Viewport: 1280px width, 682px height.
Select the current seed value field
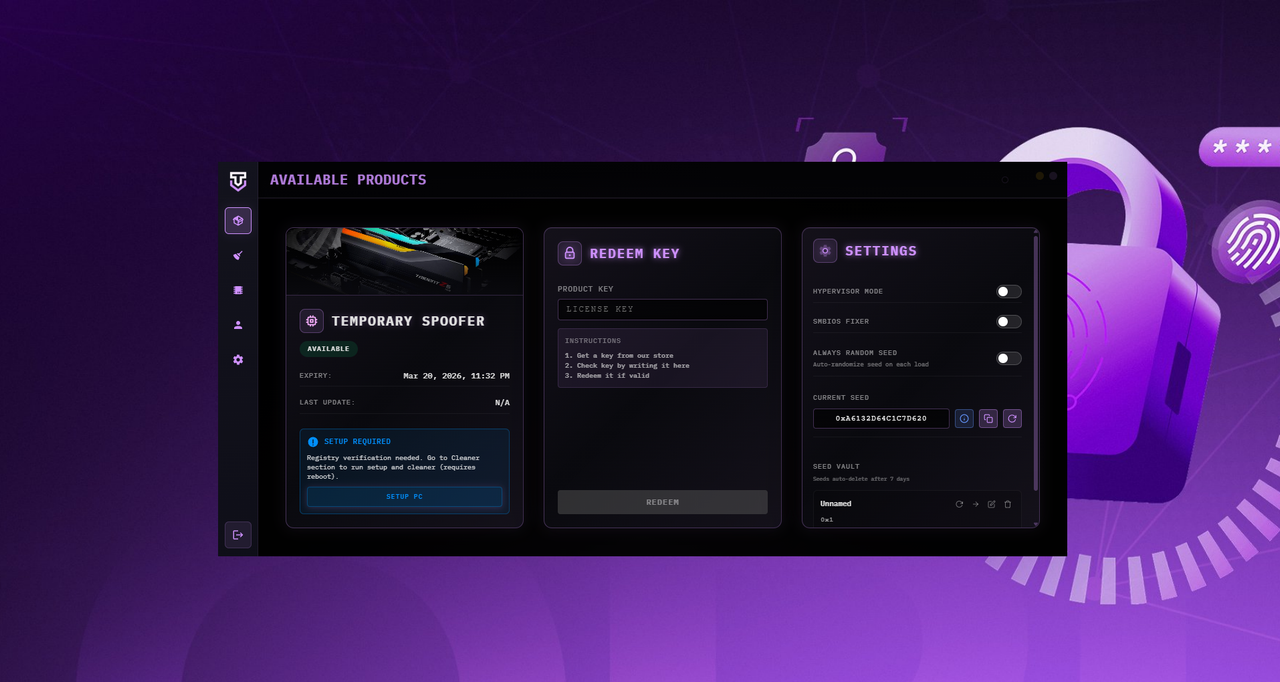coord(881,419)
